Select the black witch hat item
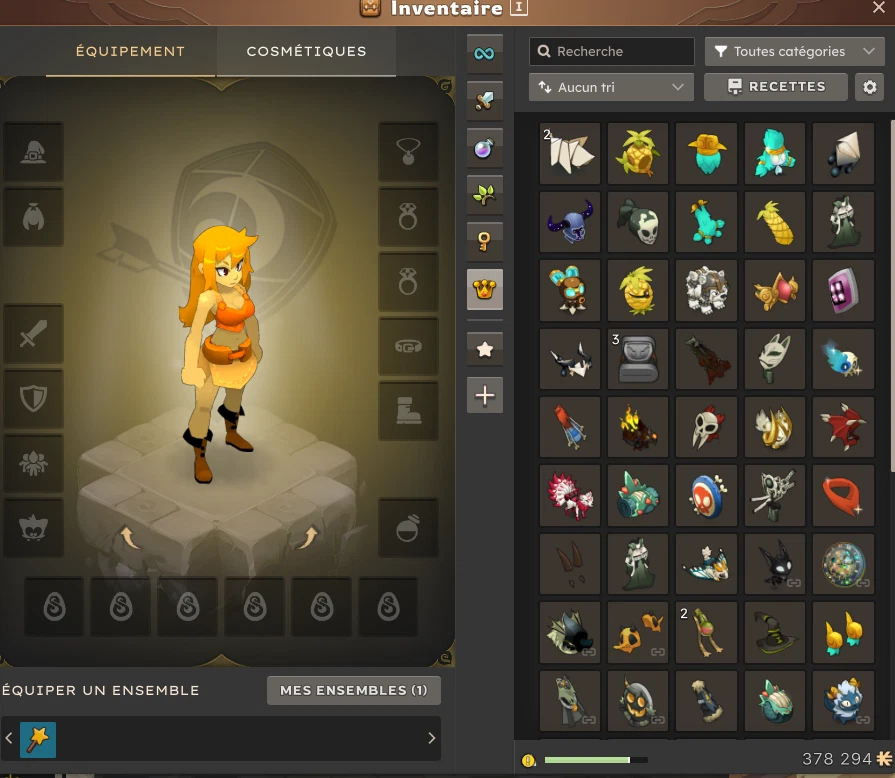The image size is (895, 778). point(774,631)
